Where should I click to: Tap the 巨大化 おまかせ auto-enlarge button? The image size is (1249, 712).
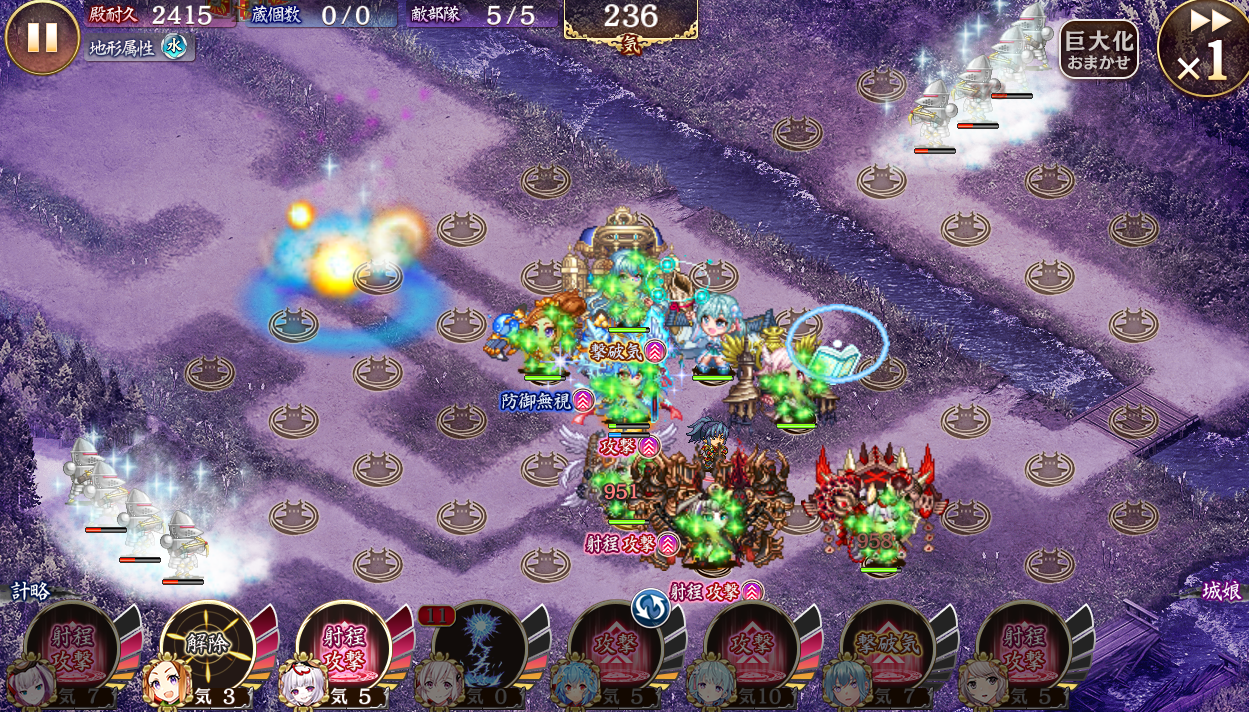tap(1098, 49)
